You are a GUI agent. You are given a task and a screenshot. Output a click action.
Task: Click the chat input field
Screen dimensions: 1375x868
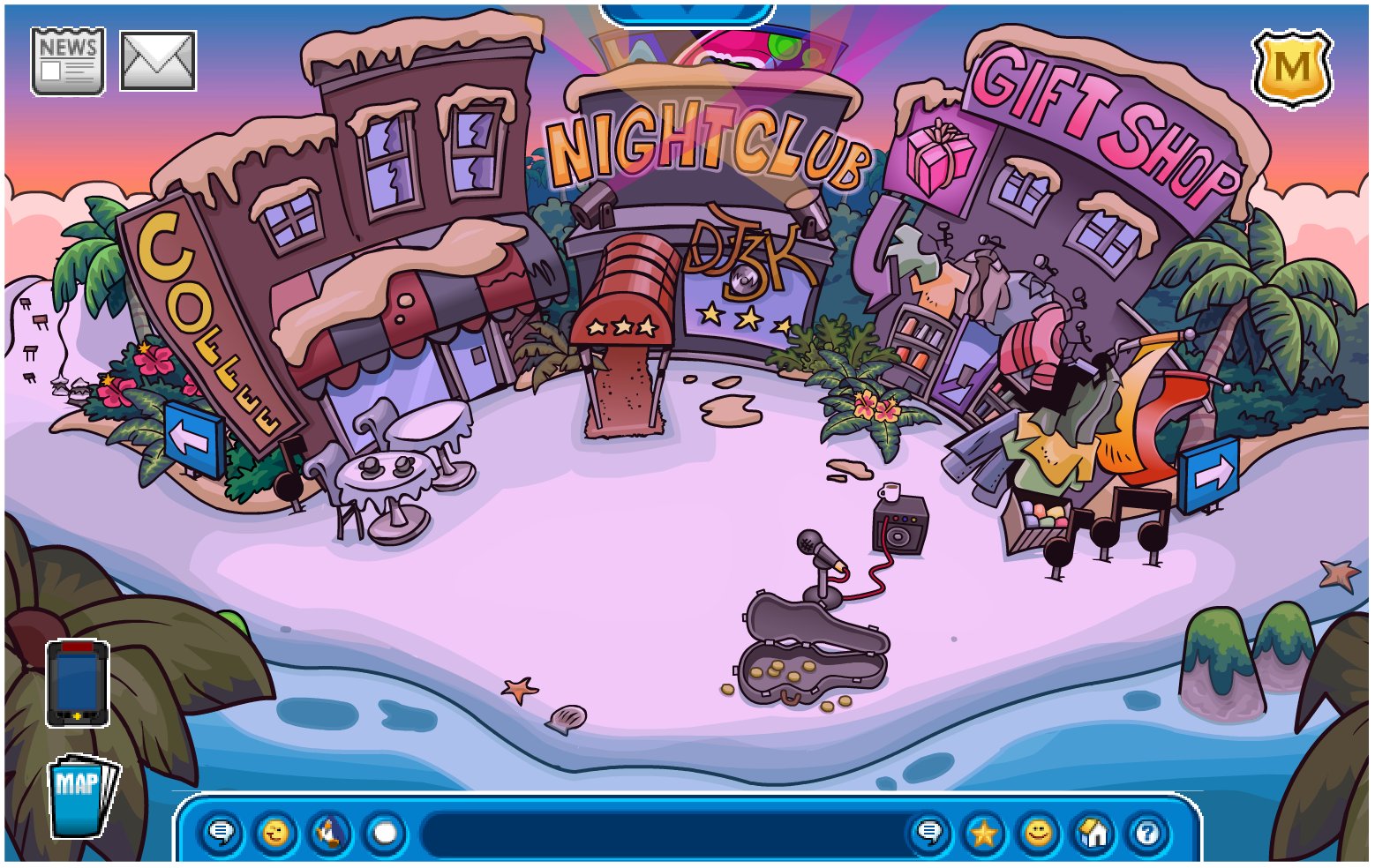click(662, 833)
